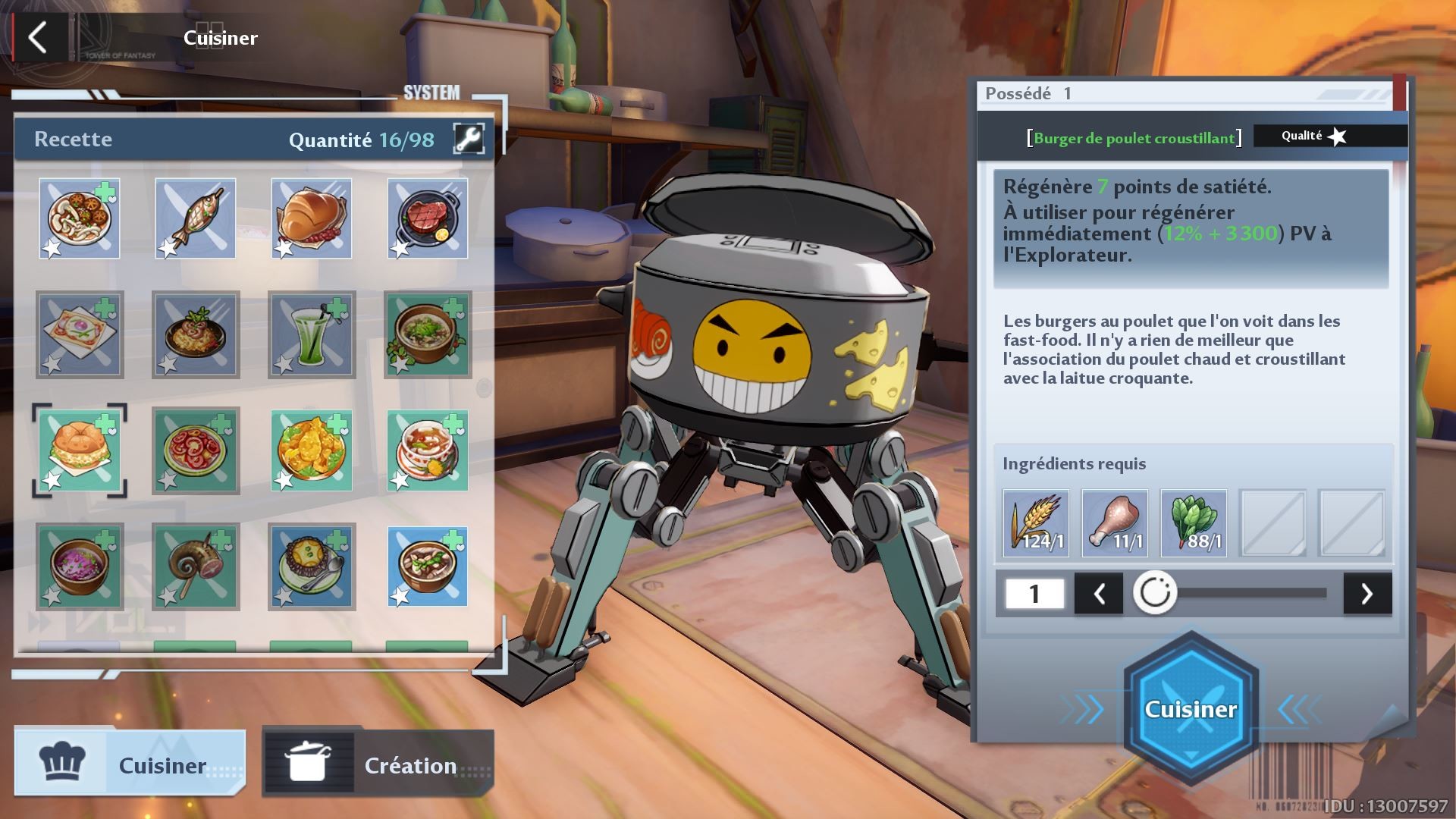Increase cooking quantity with right arrow
The height and width of the screenshot is (819, 1456).
(1367, 593)
